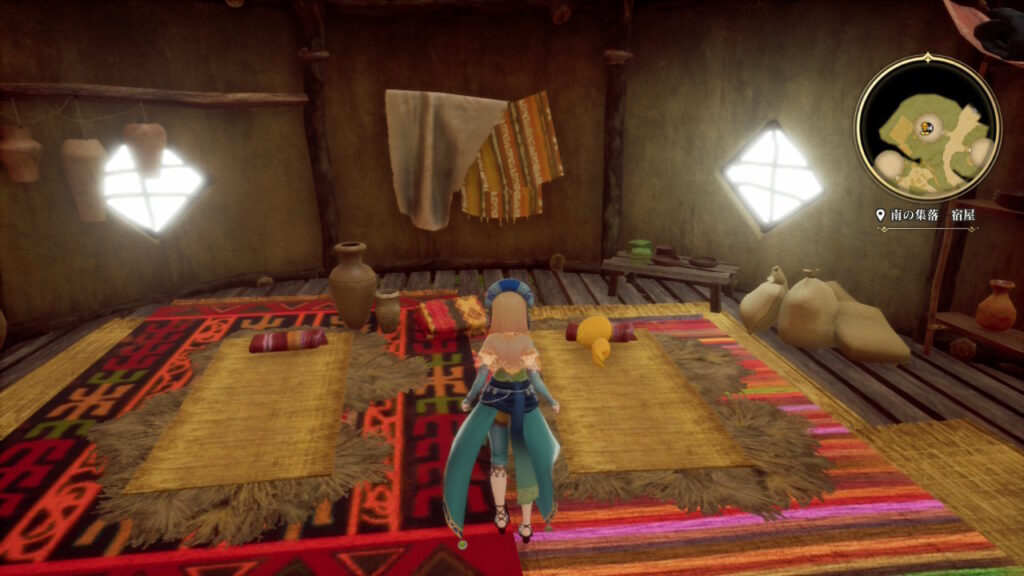
Task: Select the 南の集落 宿屋 location label
Action: (x=925, y=215)
